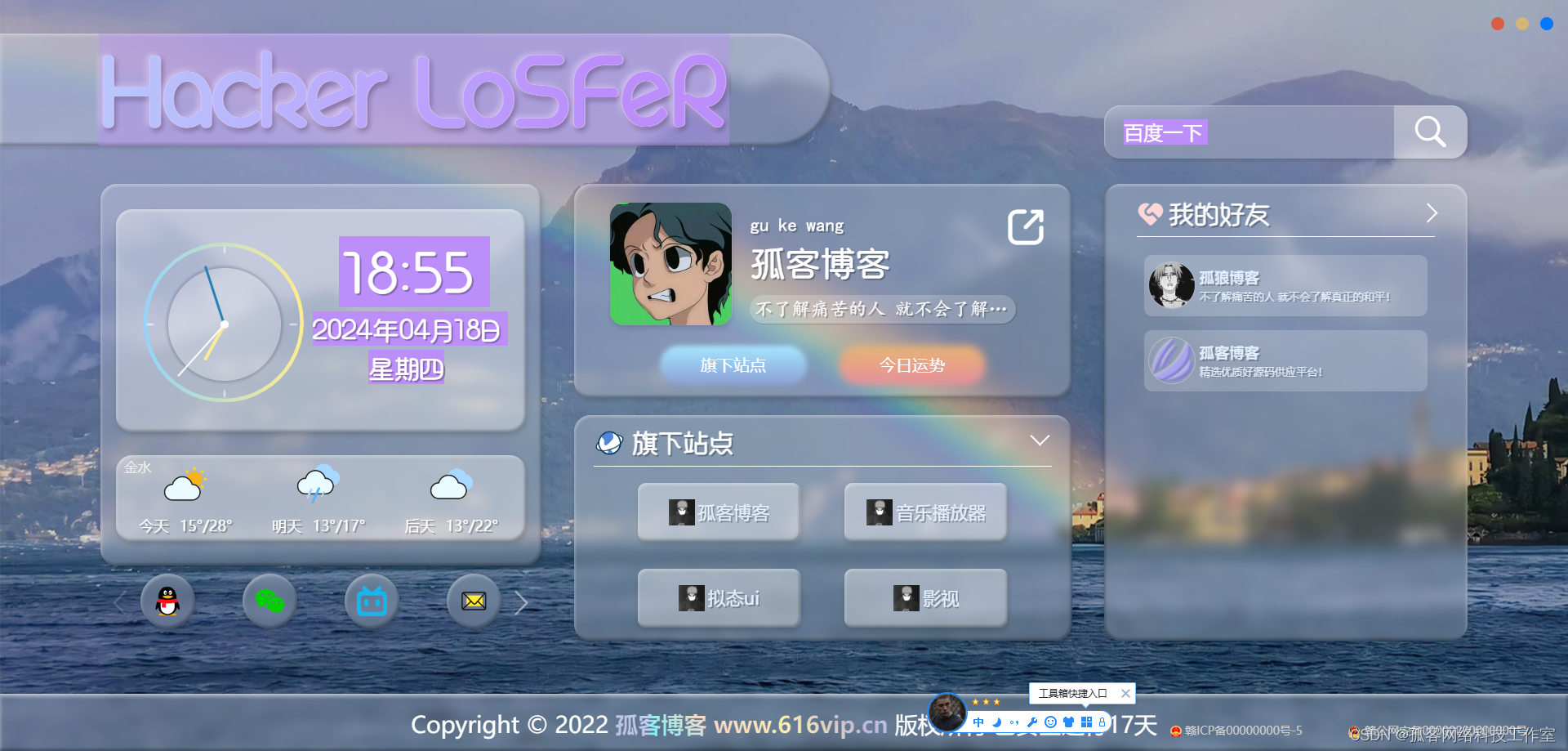This screenshot has width=1568, height=751.
Task: Click the yellow email envelope icon
Action: pos(474,601)
